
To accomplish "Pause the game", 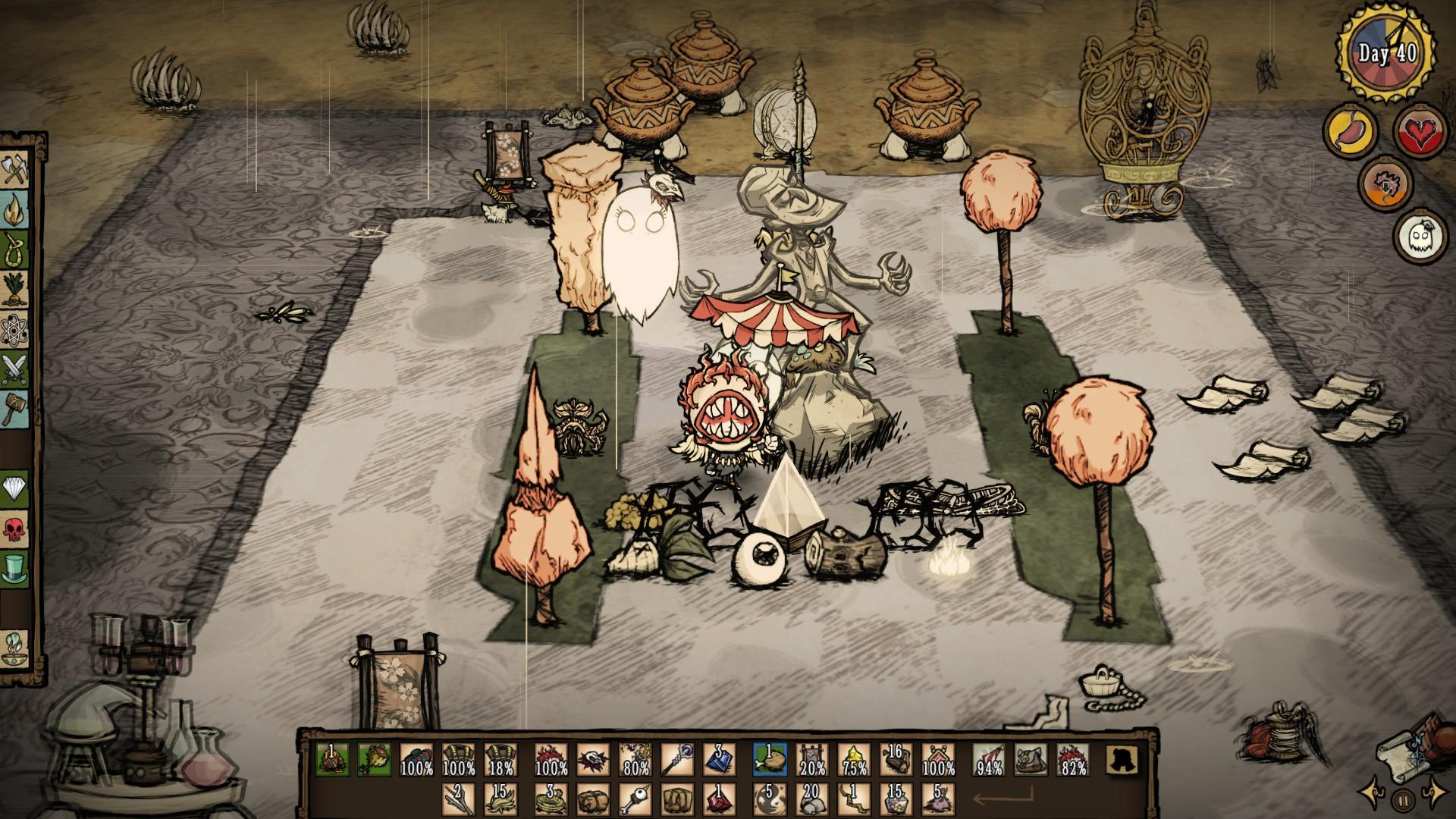I will pyautogui.click(x=1404, y=799).
